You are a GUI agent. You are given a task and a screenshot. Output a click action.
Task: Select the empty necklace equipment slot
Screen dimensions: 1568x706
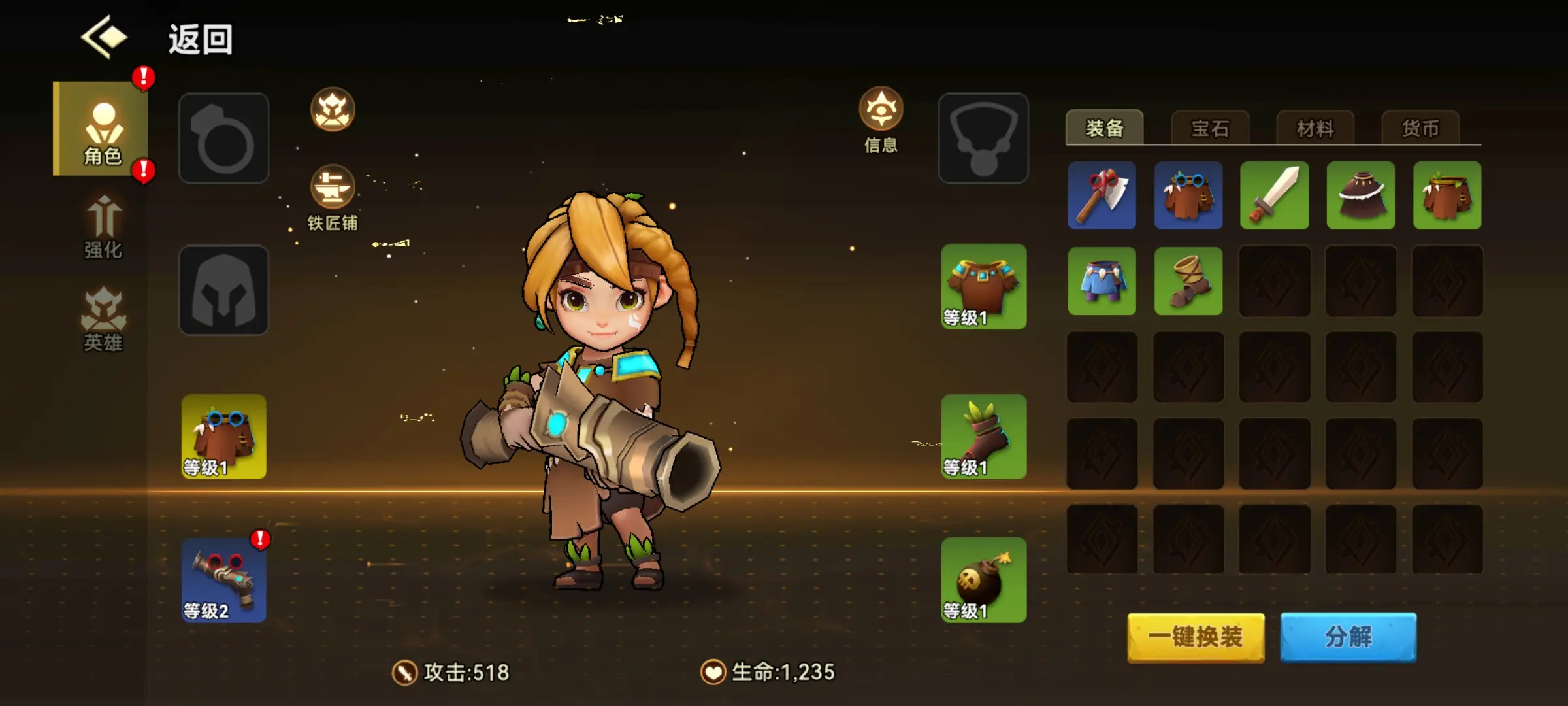pos(983,138)
